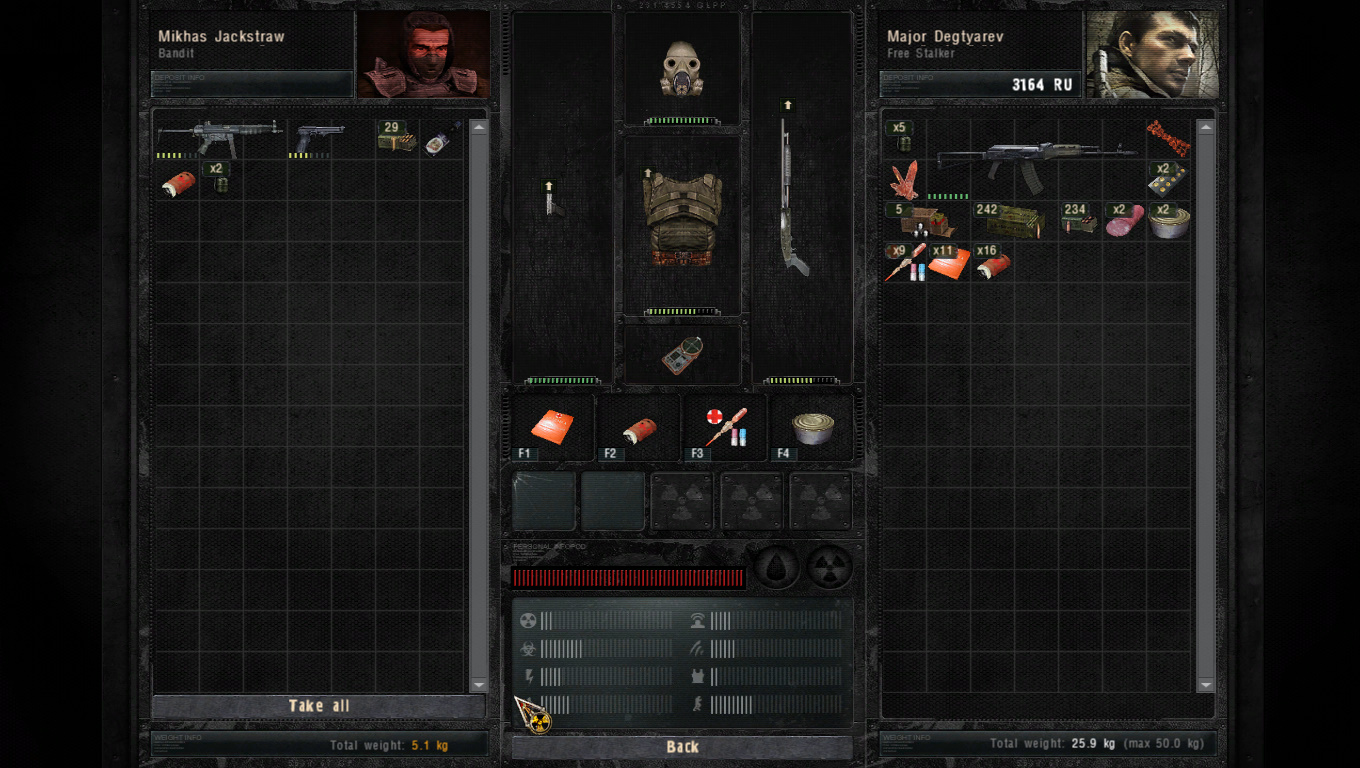Choose the x2 grenades in the bandit's loot
1360x768 pixels.
(219, 179)
